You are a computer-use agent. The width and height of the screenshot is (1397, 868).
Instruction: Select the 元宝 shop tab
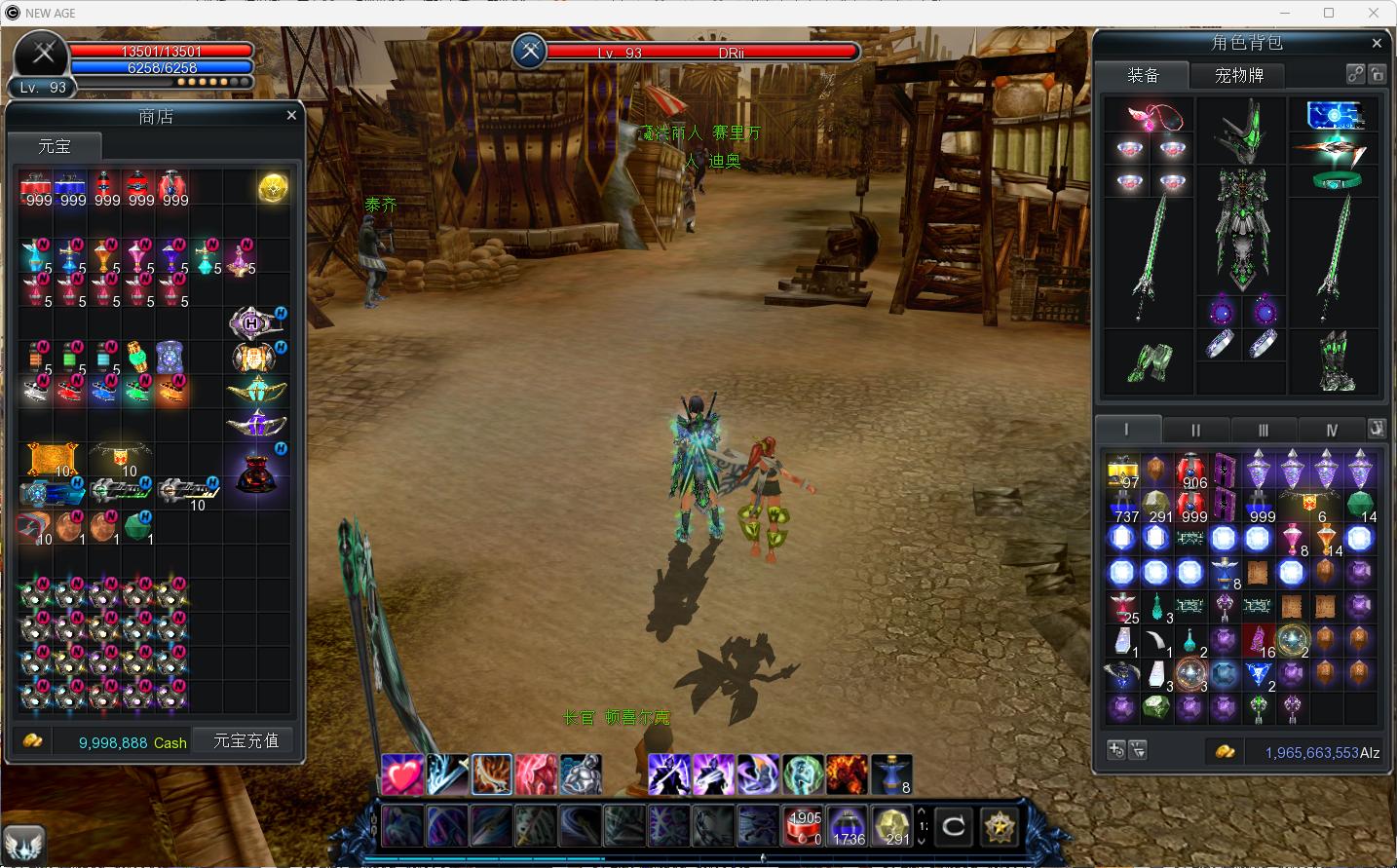(x=55, y=146)
